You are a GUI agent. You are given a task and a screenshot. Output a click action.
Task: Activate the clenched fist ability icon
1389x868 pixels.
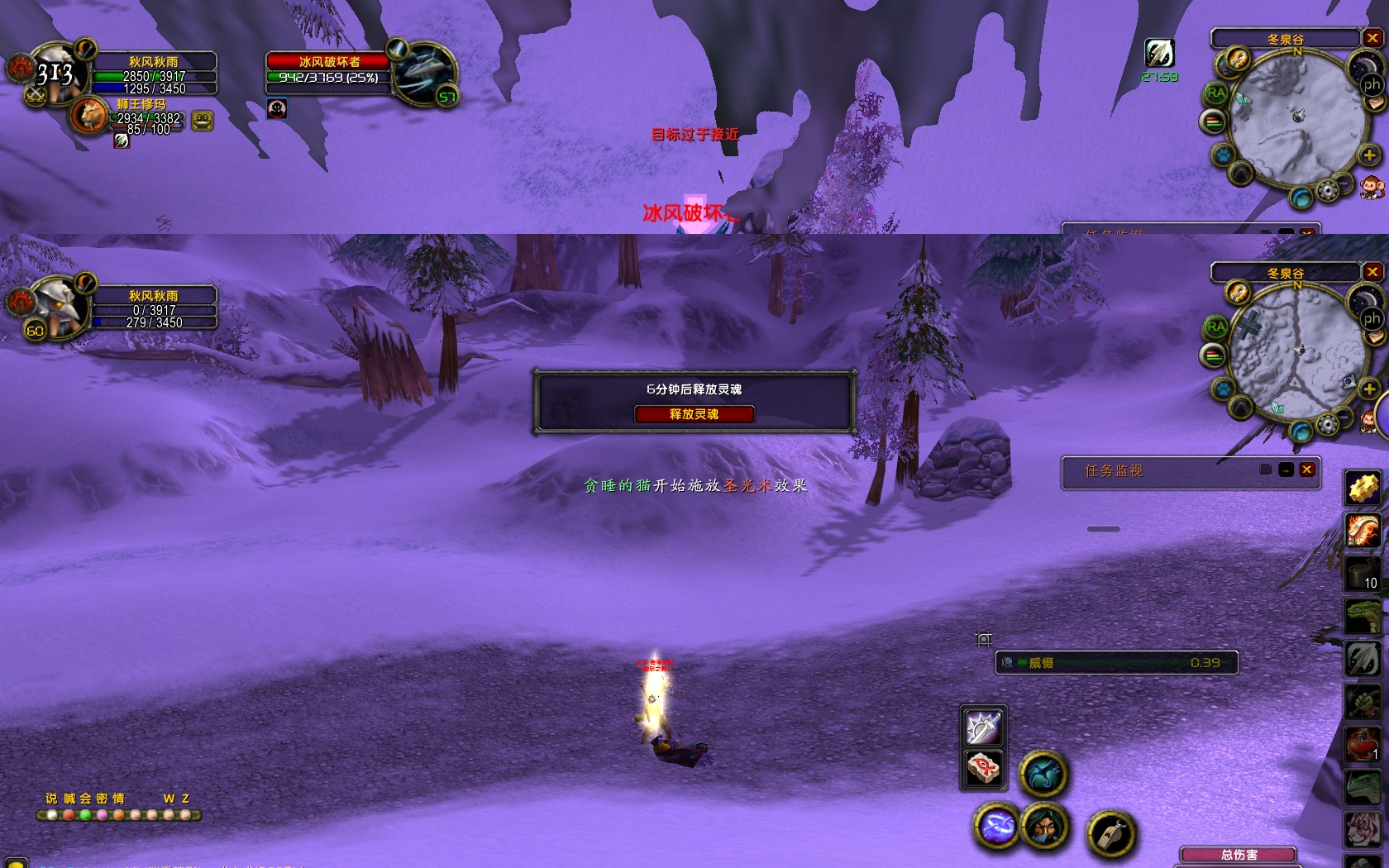pyautogui.click(x=1363, y=702)
